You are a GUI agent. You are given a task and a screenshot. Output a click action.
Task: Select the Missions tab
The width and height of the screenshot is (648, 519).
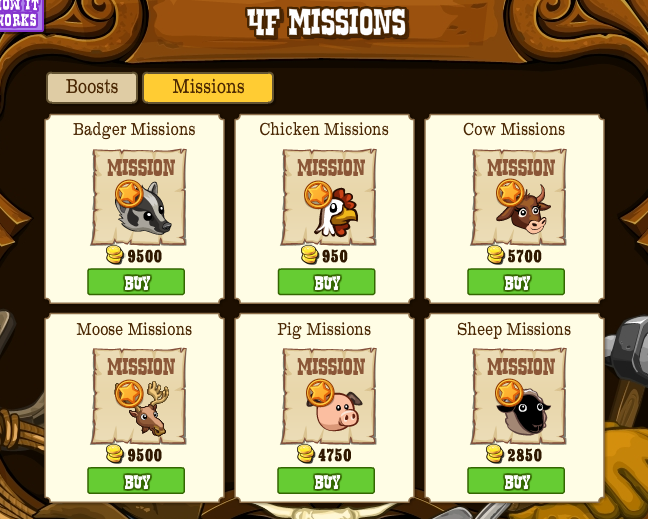pos(208,87)
